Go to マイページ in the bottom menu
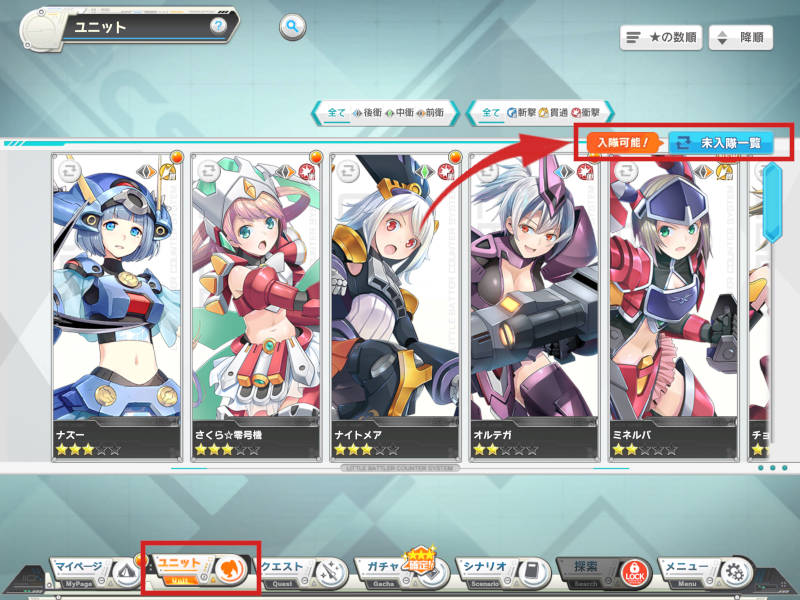The image size is (800, 600). pos(92,569)
